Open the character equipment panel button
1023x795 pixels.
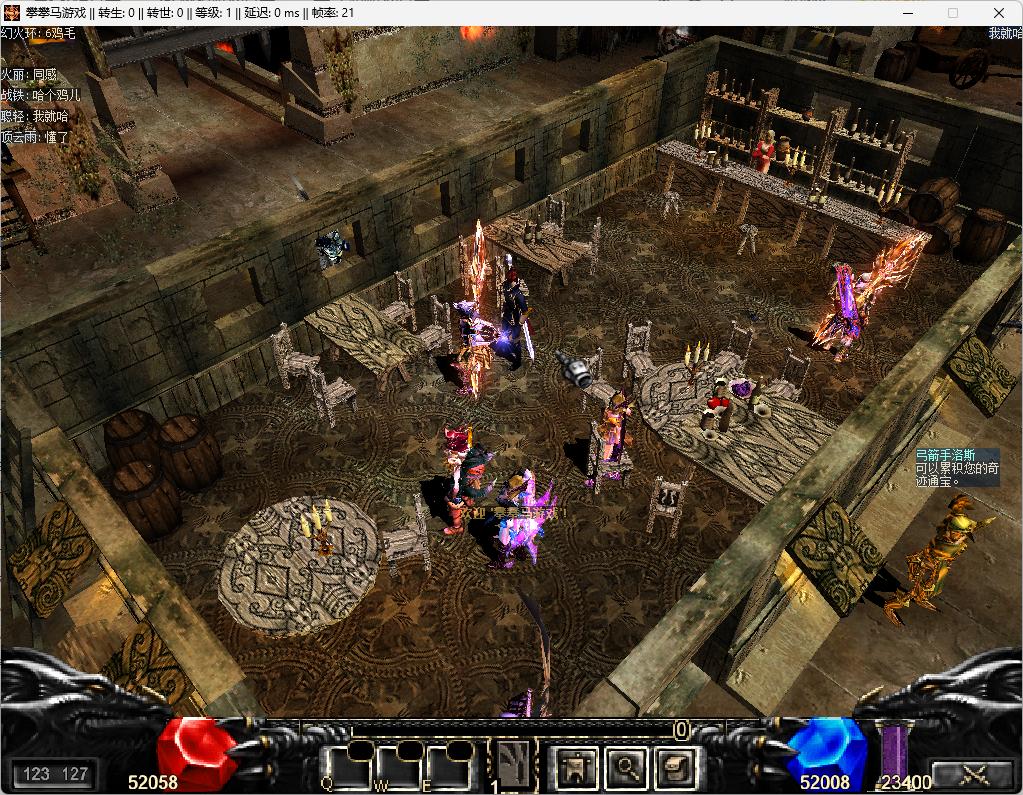tap(578, 768)
